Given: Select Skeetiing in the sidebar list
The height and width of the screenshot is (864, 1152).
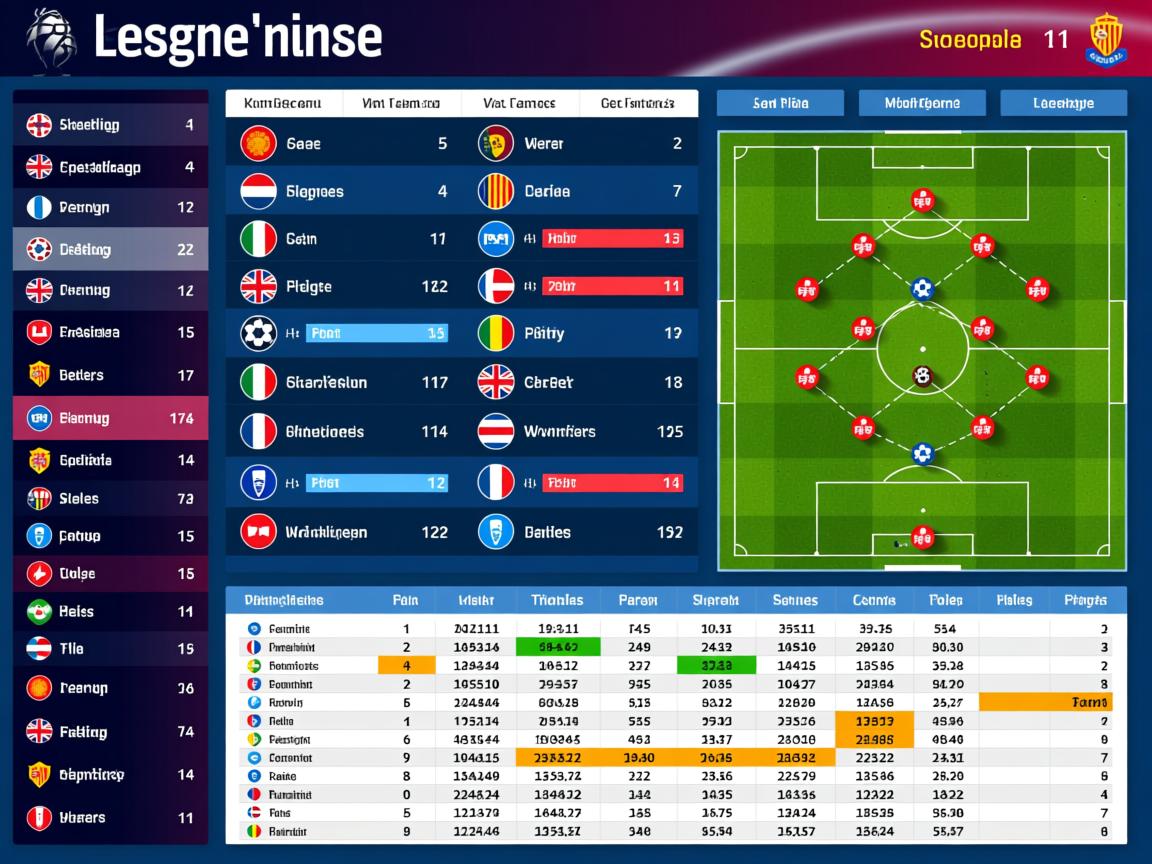Looking at the screenshot, I should coord(110,125).
